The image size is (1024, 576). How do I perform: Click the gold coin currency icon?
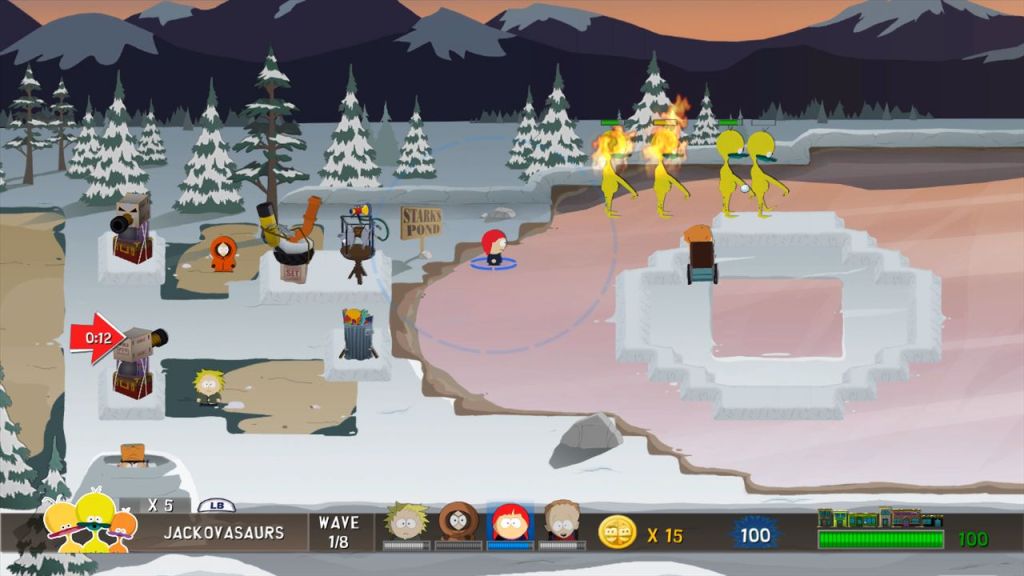pyautogui.click(x=617, y=532)
